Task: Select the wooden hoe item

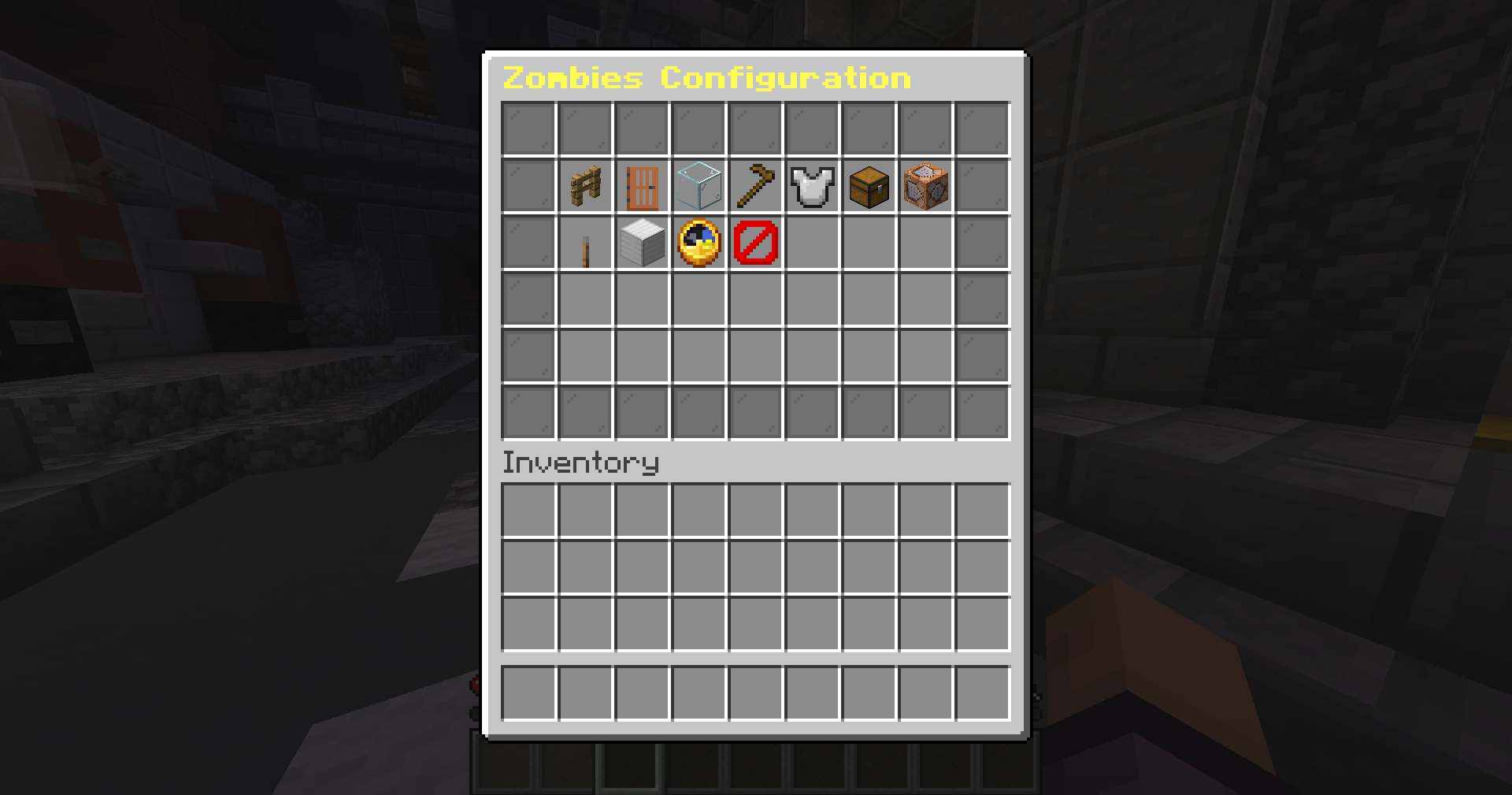Action: point(755,184)
